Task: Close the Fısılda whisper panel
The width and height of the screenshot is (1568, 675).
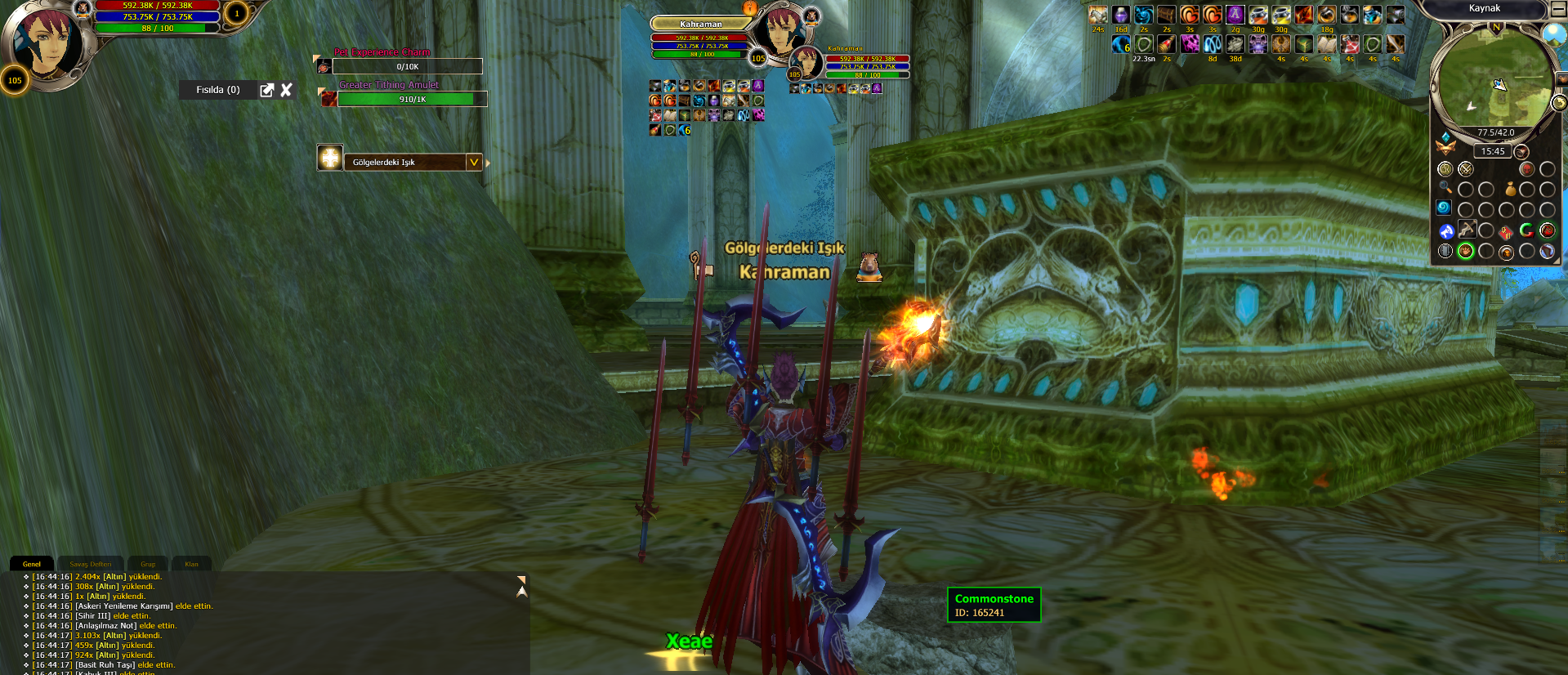Action: 286,90
